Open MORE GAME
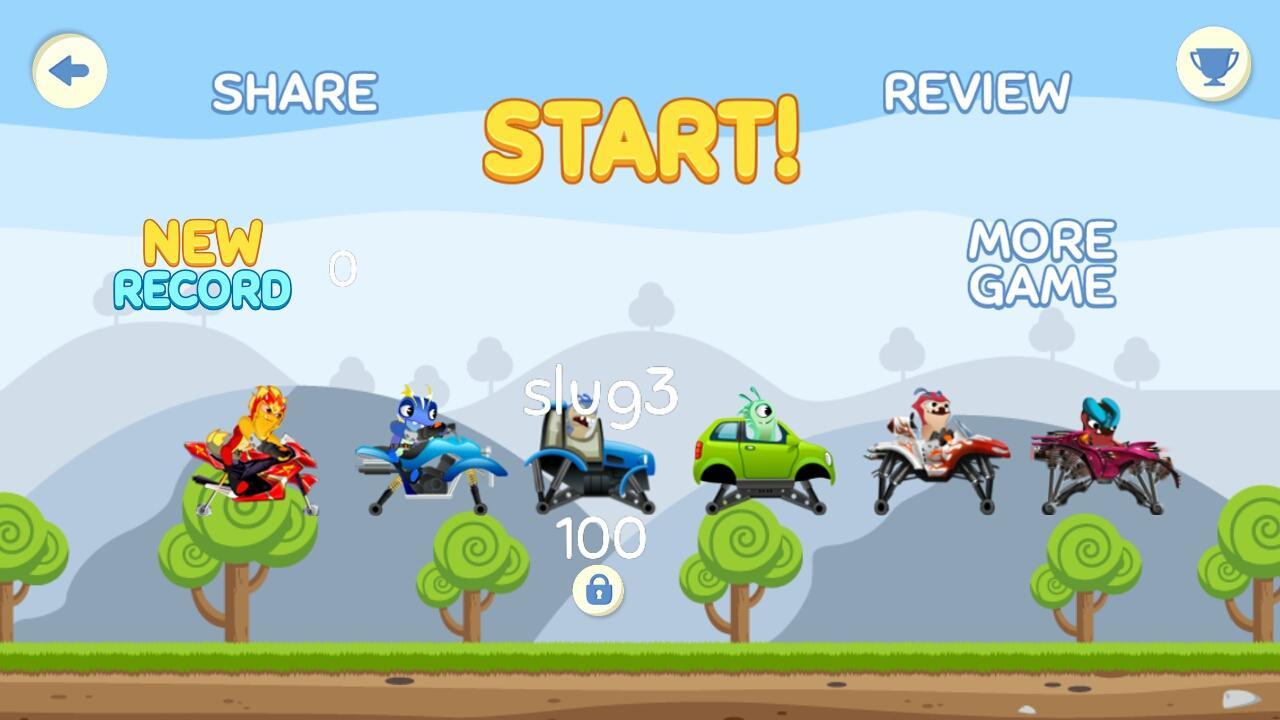The width and height of the screenshot is (1280, 720). (x=1040, y=263)
